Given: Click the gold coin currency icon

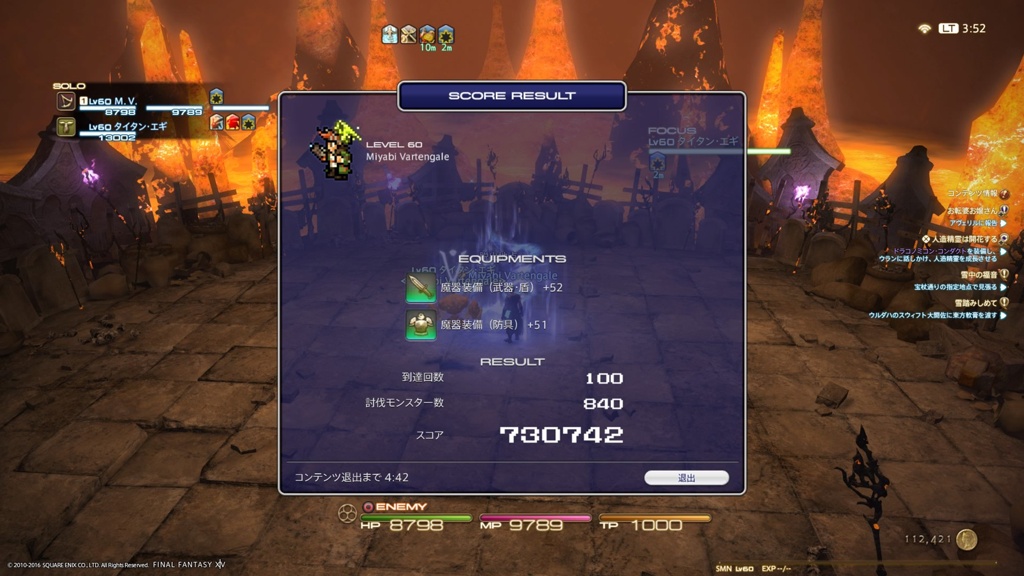Looking at the screenshot, I should point(966,539).
